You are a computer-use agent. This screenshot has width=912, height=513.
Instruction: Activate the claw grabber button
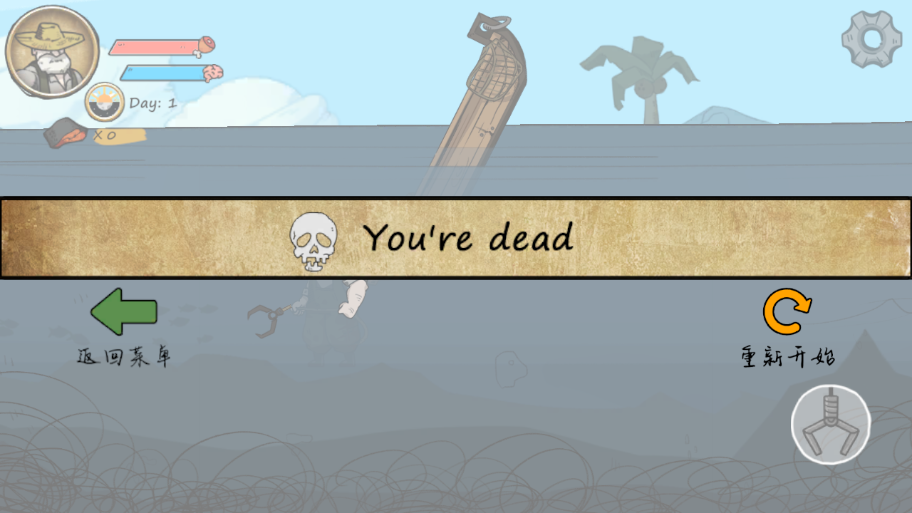point(831,425)
